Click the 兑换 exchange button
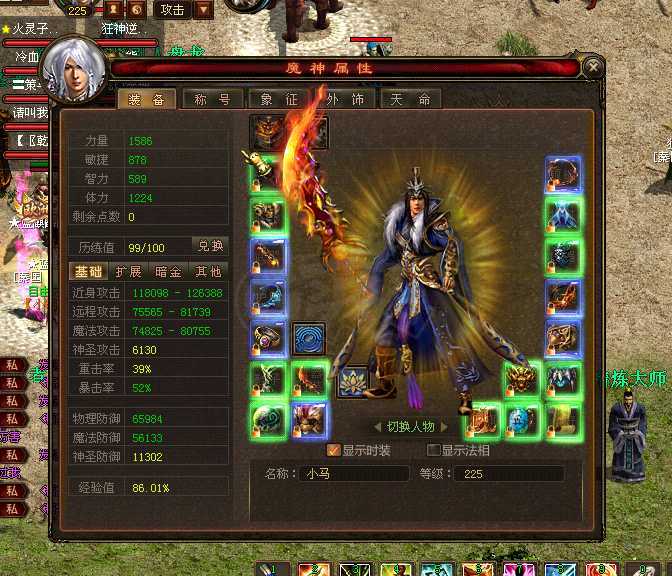The image size is (672, 576). [x=210, y=246]
